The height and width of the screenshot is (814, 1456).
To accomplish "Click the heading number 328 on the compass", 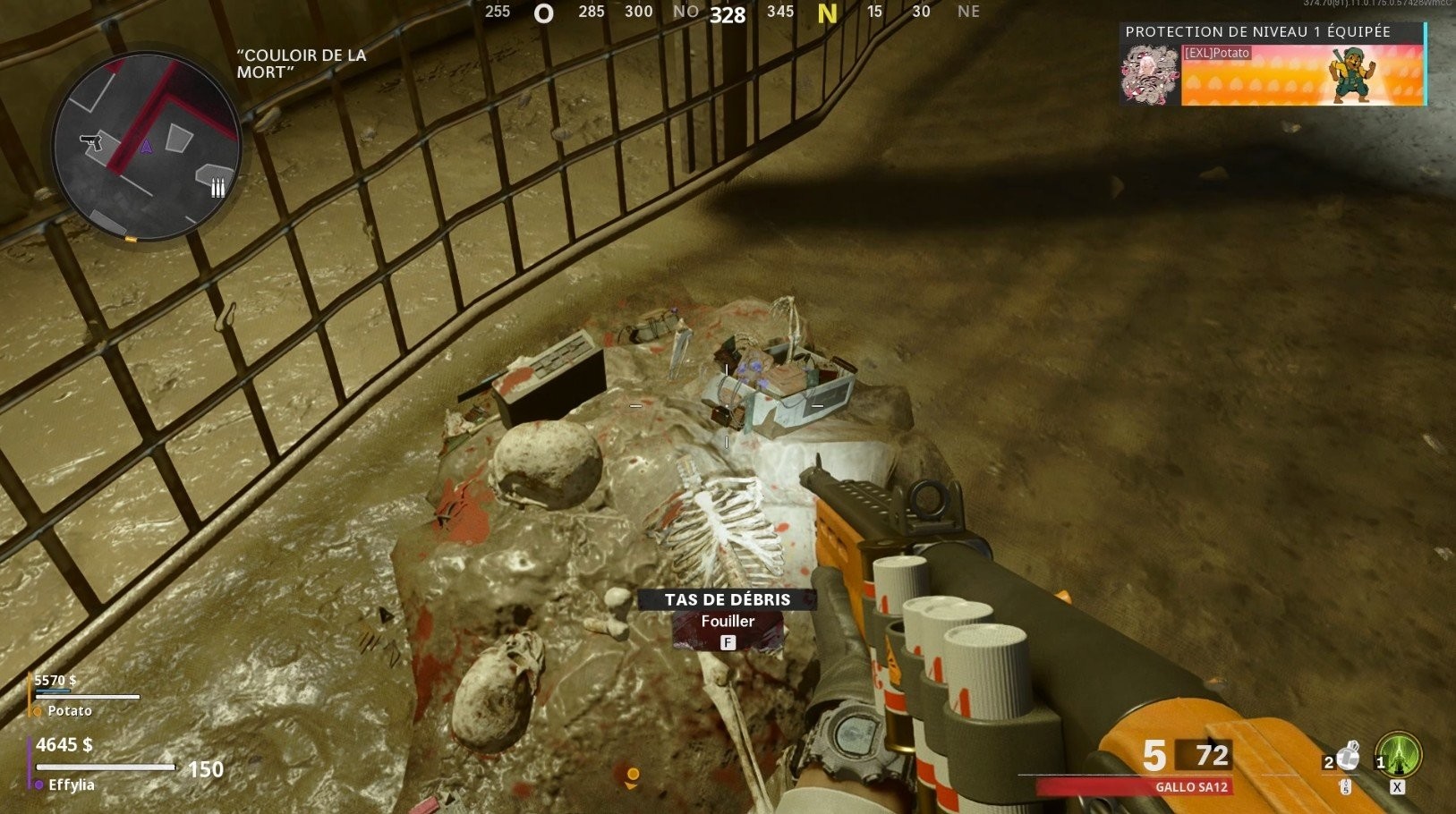I will pos(727,14).
